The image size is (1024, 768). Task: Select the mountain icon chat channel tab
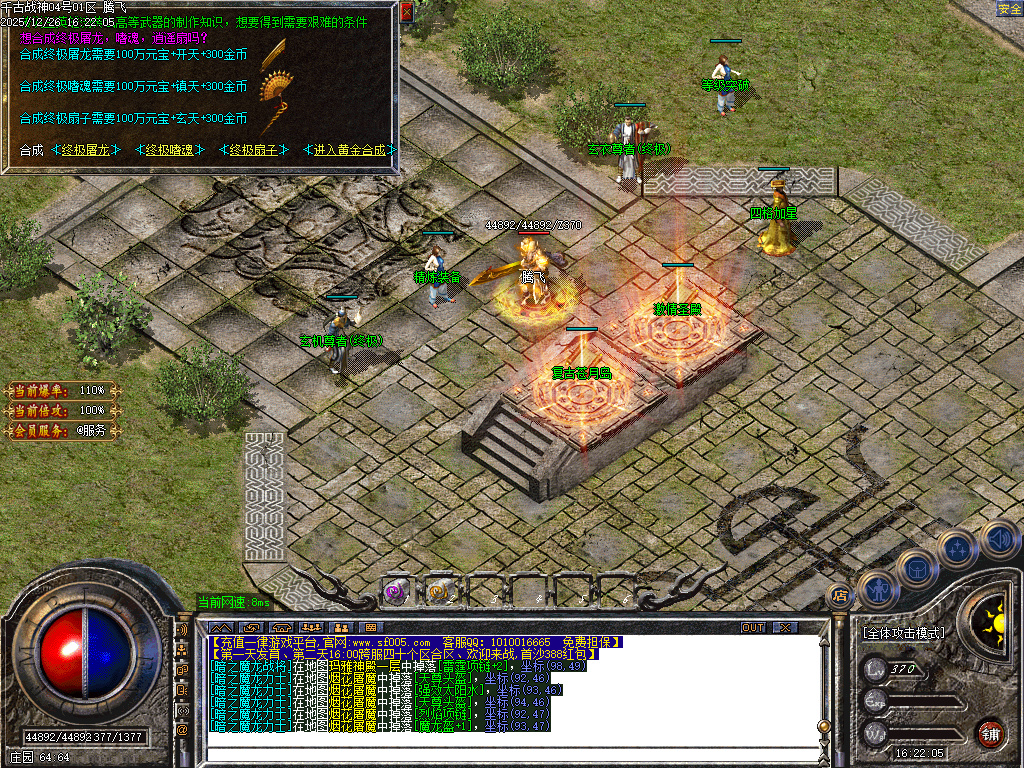pos(220,627)
